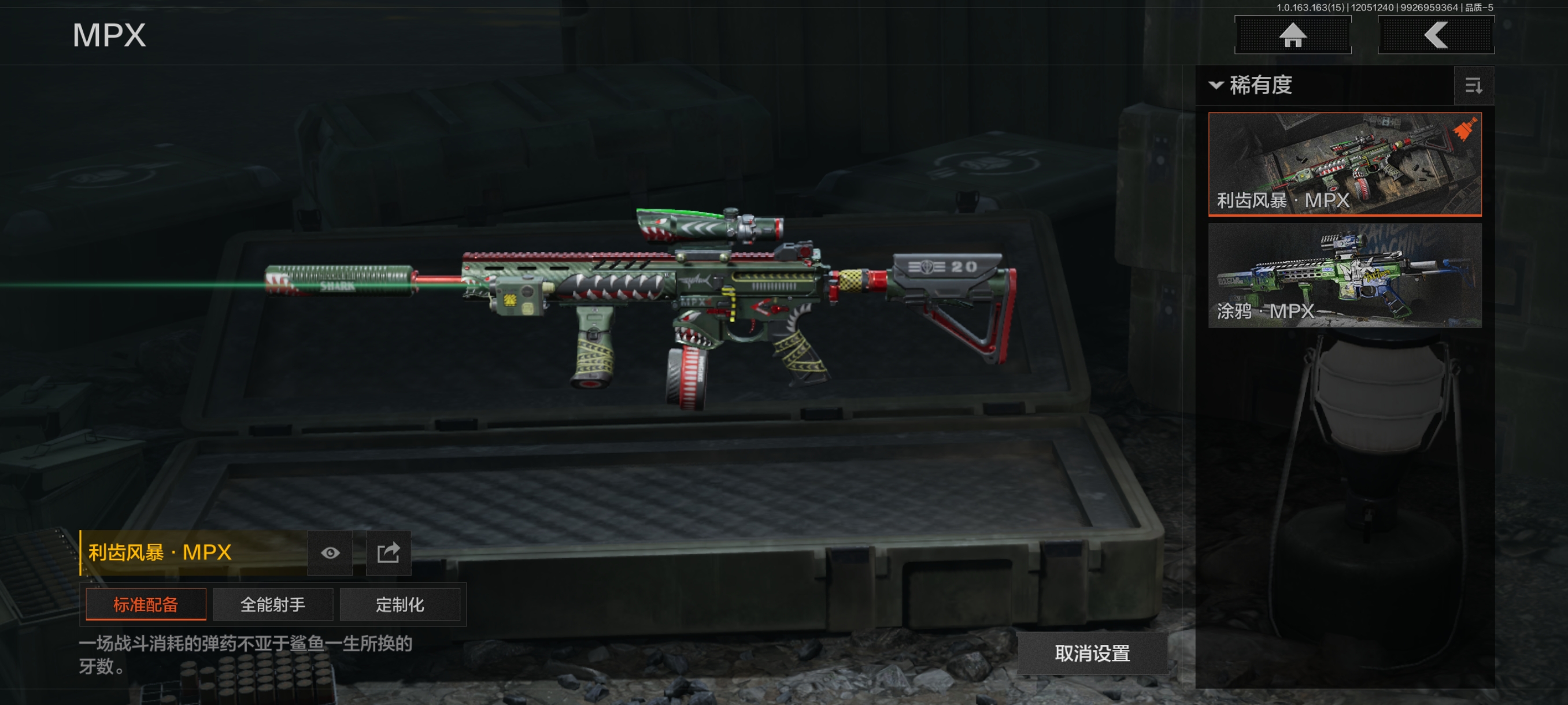Open the 定制化 tab
Image resolution: width=1568 pixels, height=705 pixels.
click(400, 604)
